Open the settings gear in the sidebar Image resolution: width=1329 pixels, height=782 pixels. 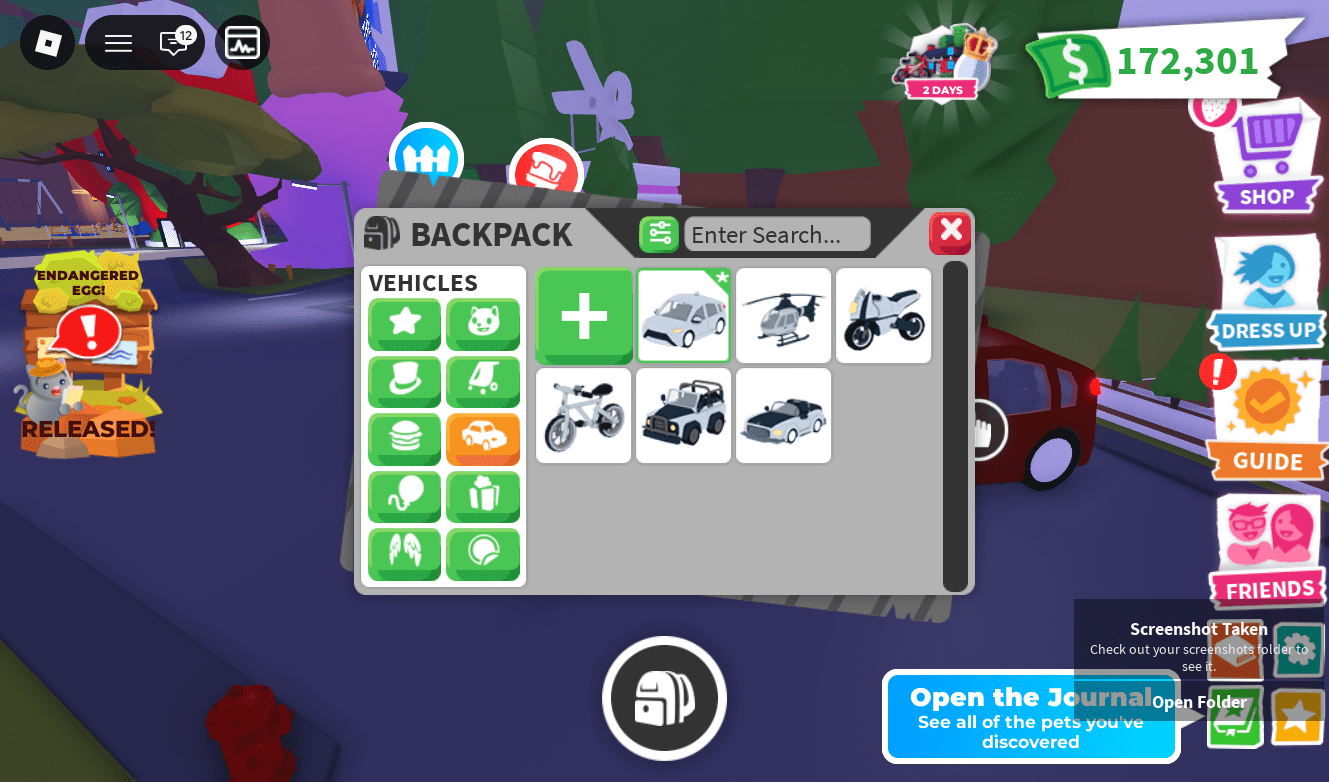[x=1298, y=650]
